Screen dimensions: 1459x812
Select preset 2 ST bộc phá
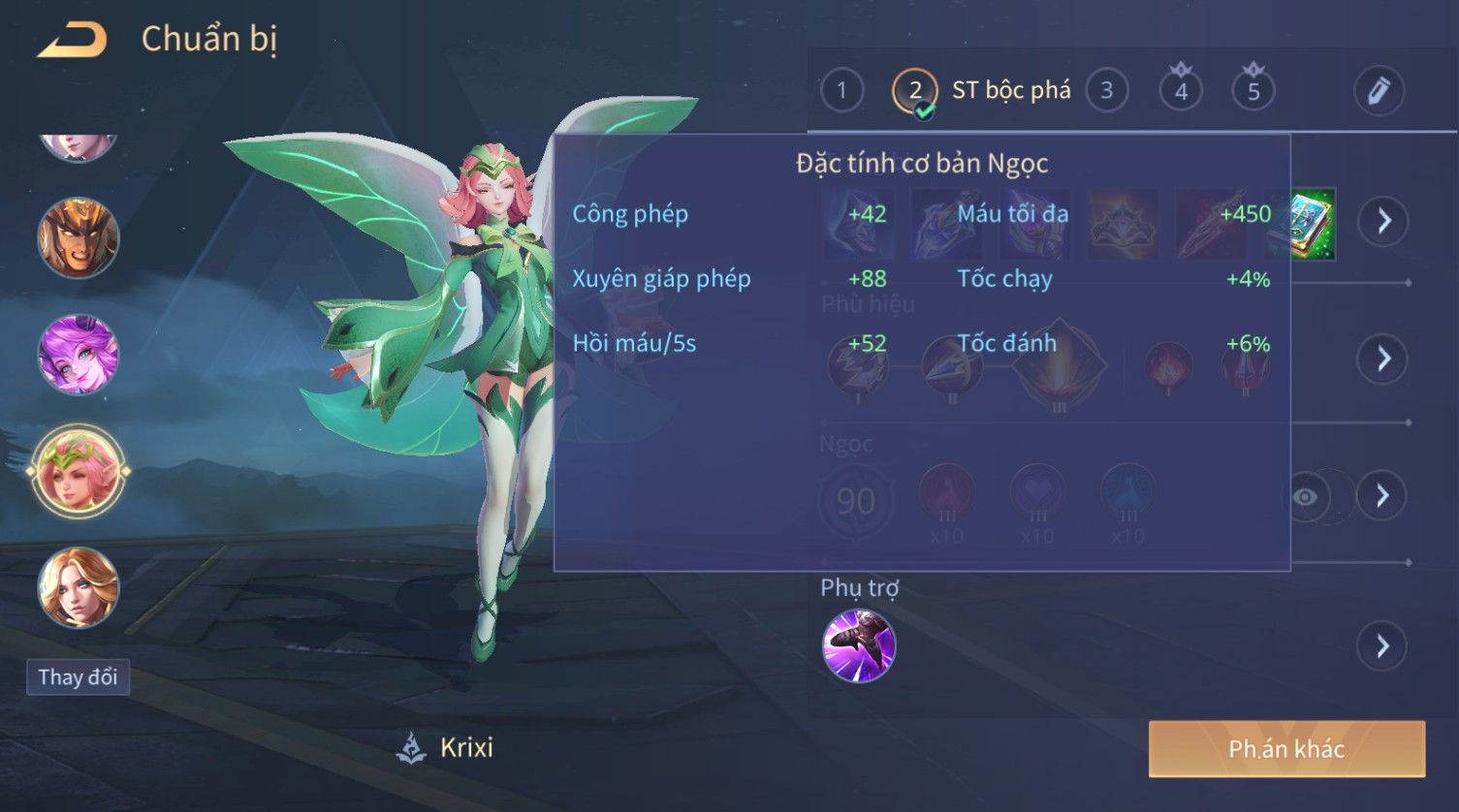pos(915,91)
